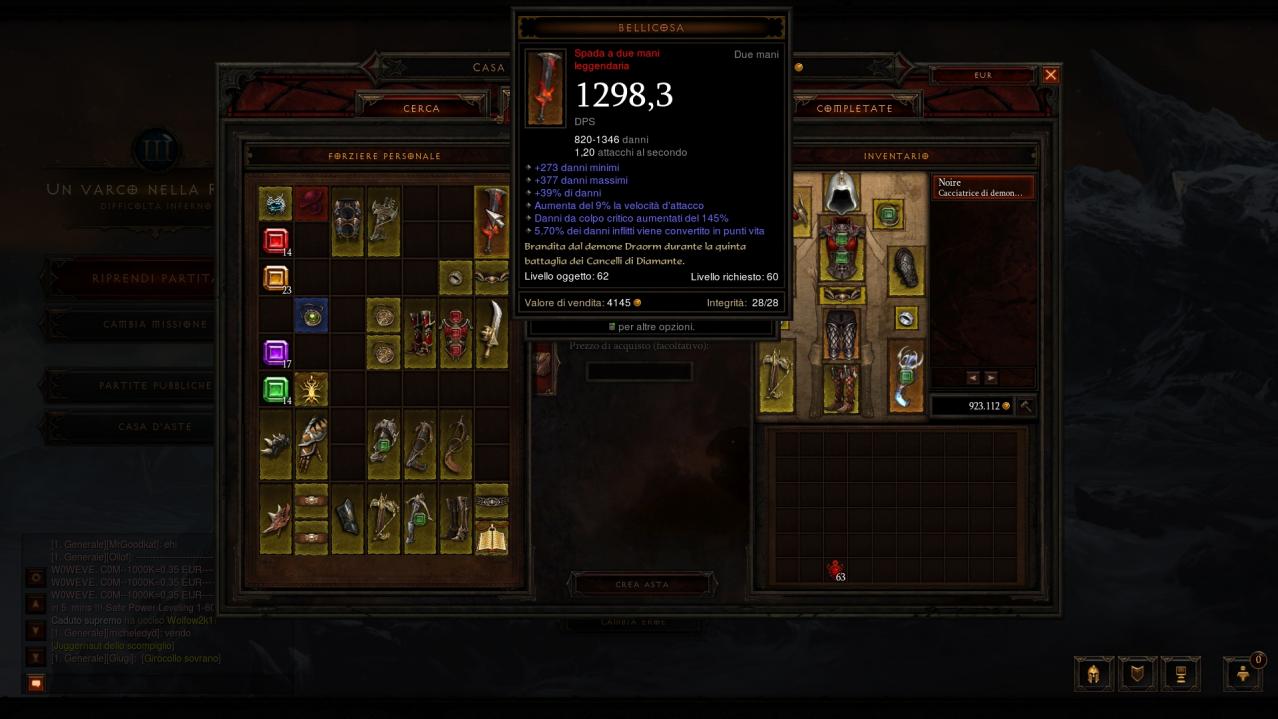
Task: Close the auction house window
Action: [1050, 75]
